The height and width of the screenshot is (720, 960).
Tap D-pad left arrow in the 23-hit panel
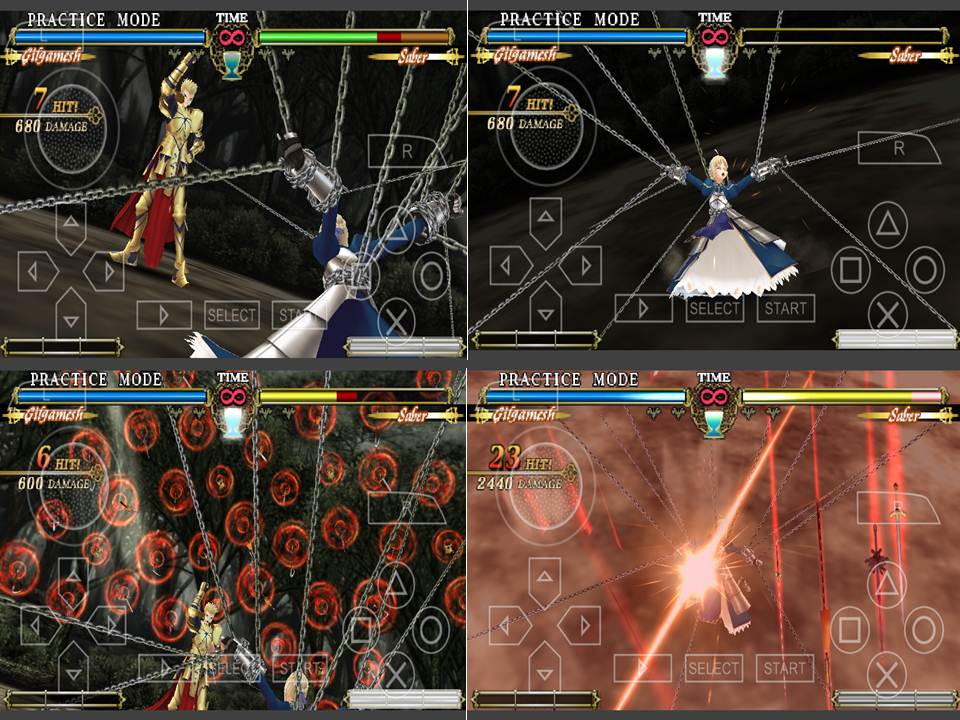(x=508, y=624)
